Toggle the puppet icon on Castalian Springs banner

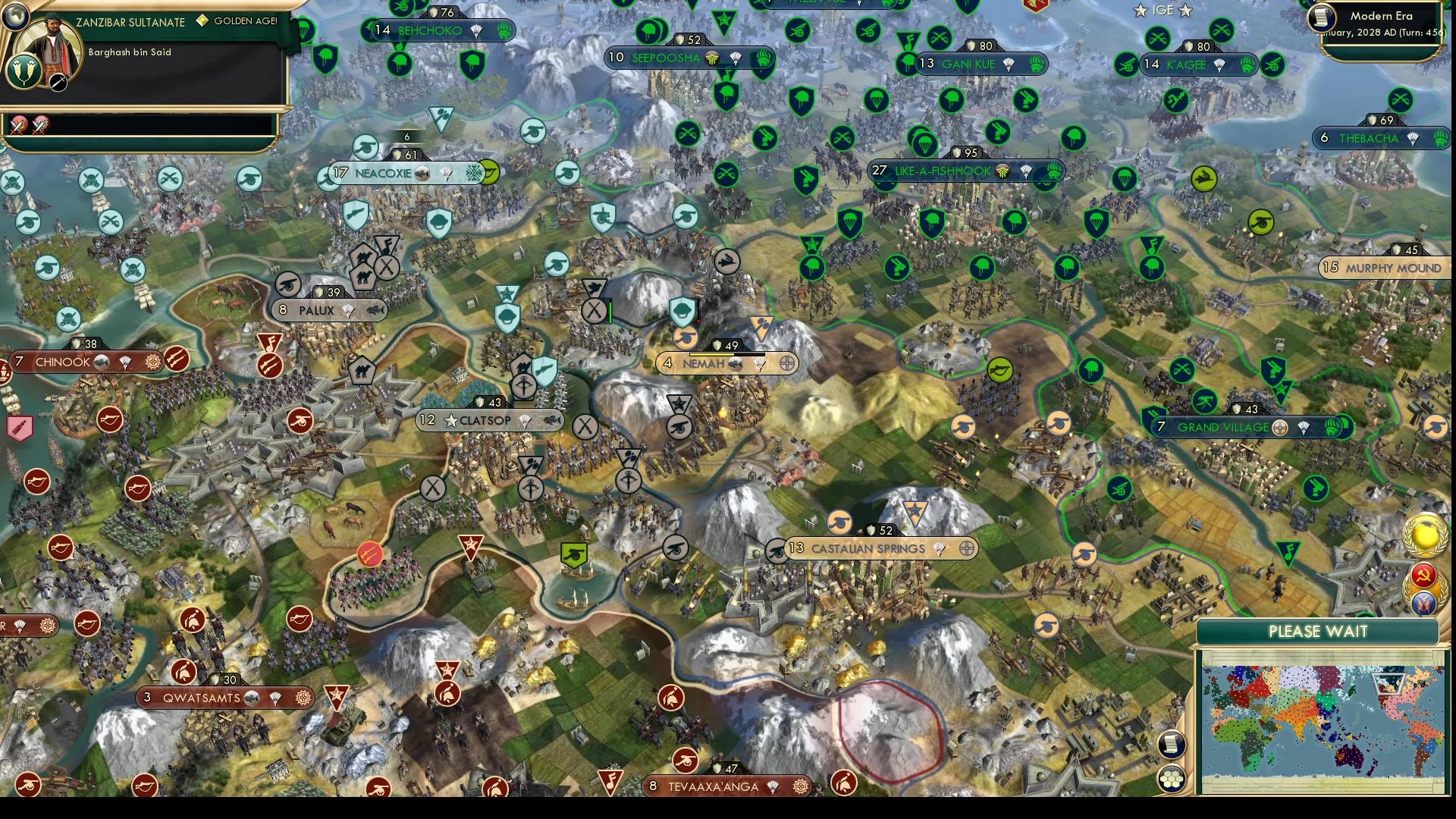[x=965, y=548]
